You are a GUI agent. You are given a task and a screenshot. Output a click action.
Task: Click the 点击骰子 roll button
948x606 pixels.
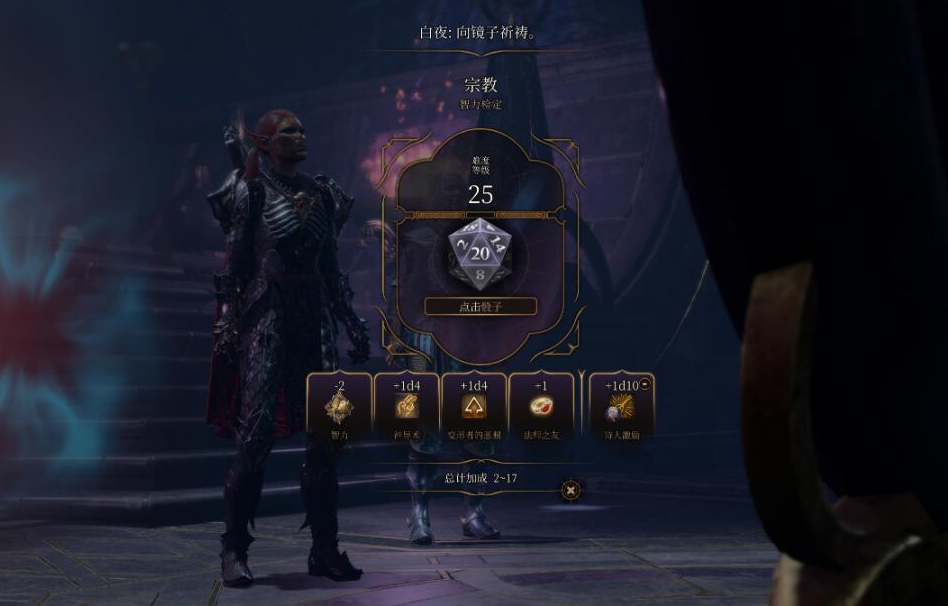pyautogui.click(x=480, y=307)
